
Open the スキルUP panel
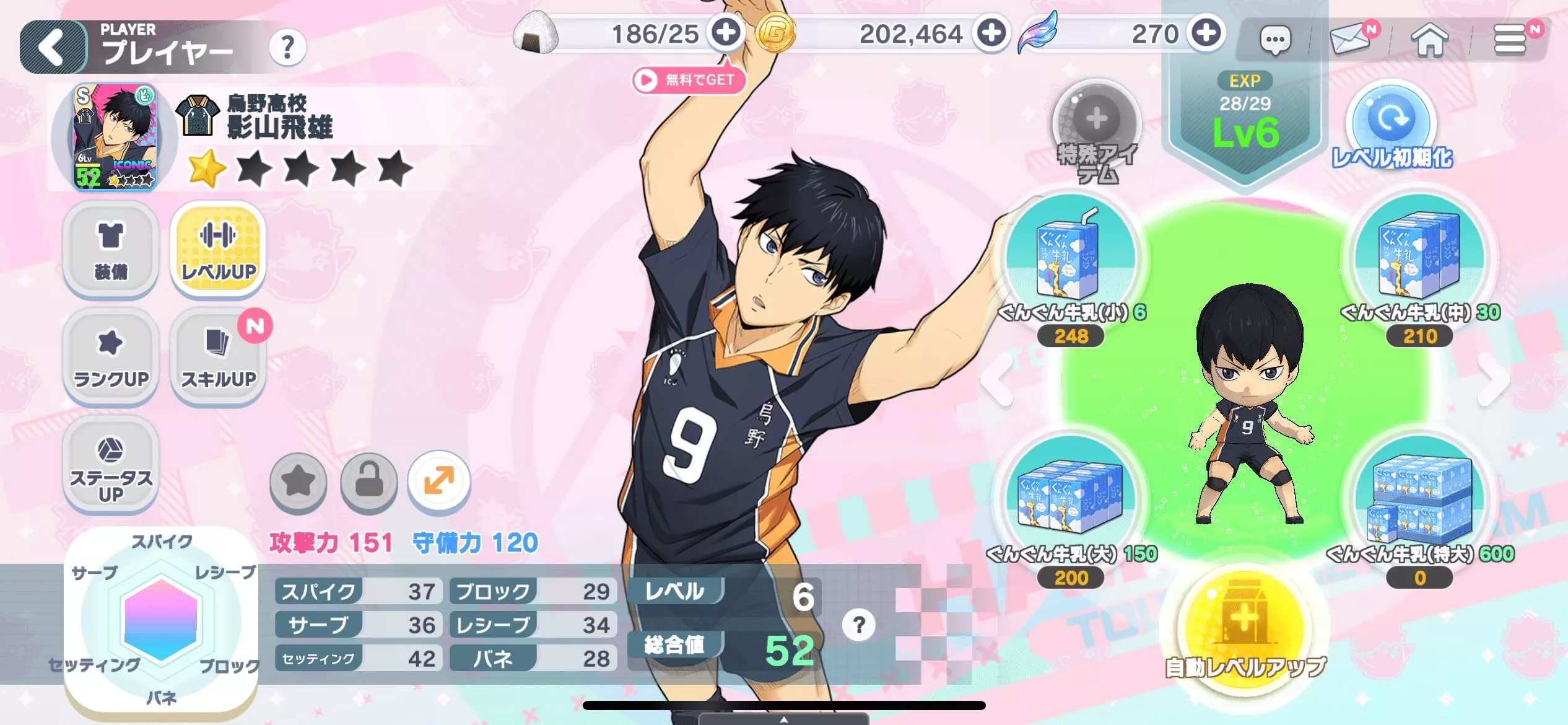click(218, 356)
